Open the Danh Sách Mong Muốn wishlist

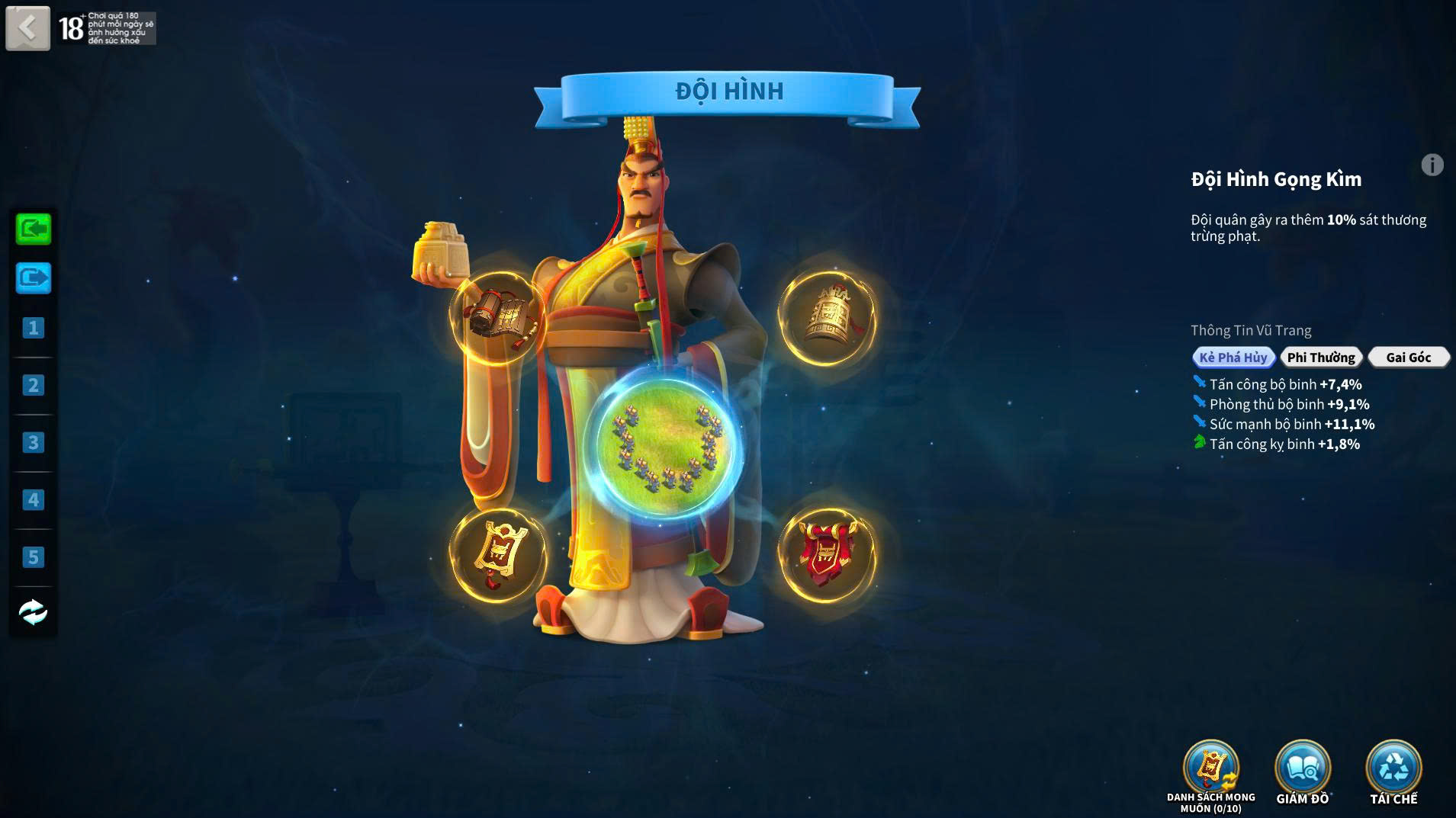pos(1210,770)
